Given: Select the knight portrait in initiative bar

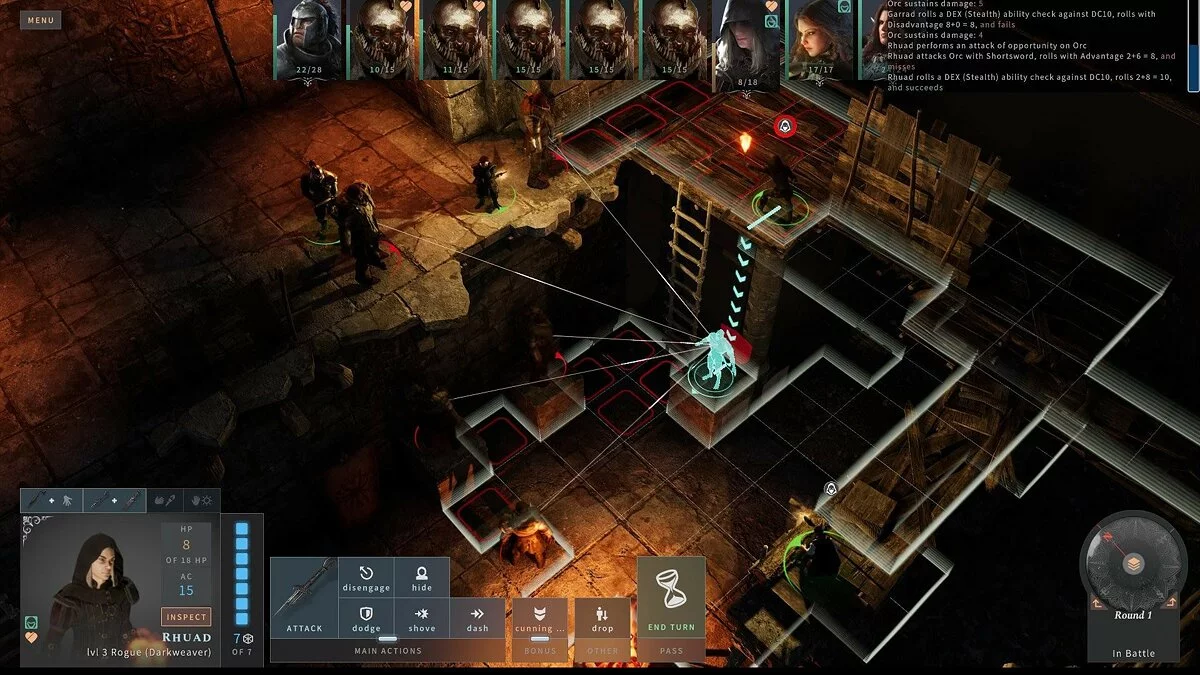Looking at the screenshot, I should point(308,38).
